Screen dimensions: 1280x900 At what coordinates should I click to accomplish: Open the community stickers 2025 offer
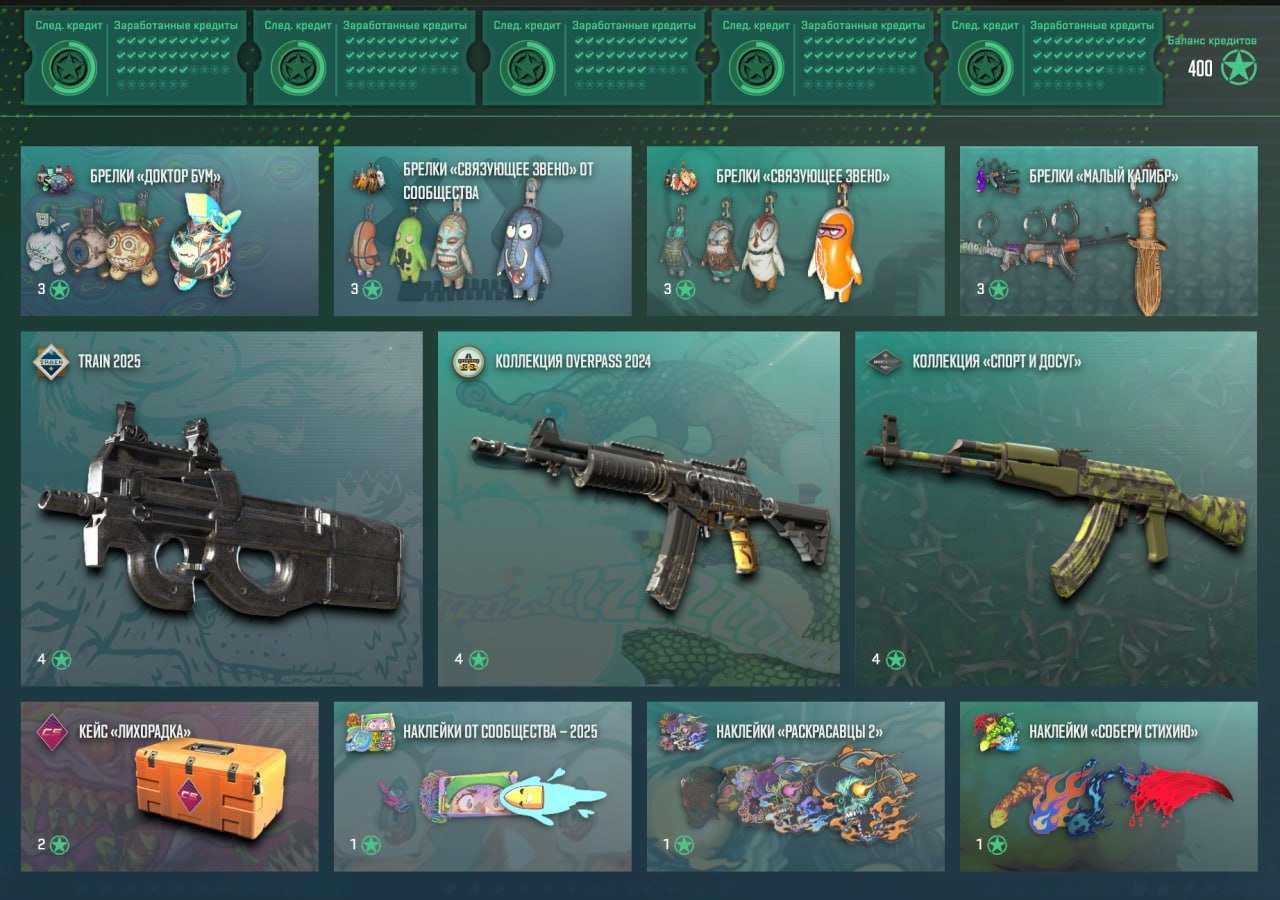click(482, 786)
